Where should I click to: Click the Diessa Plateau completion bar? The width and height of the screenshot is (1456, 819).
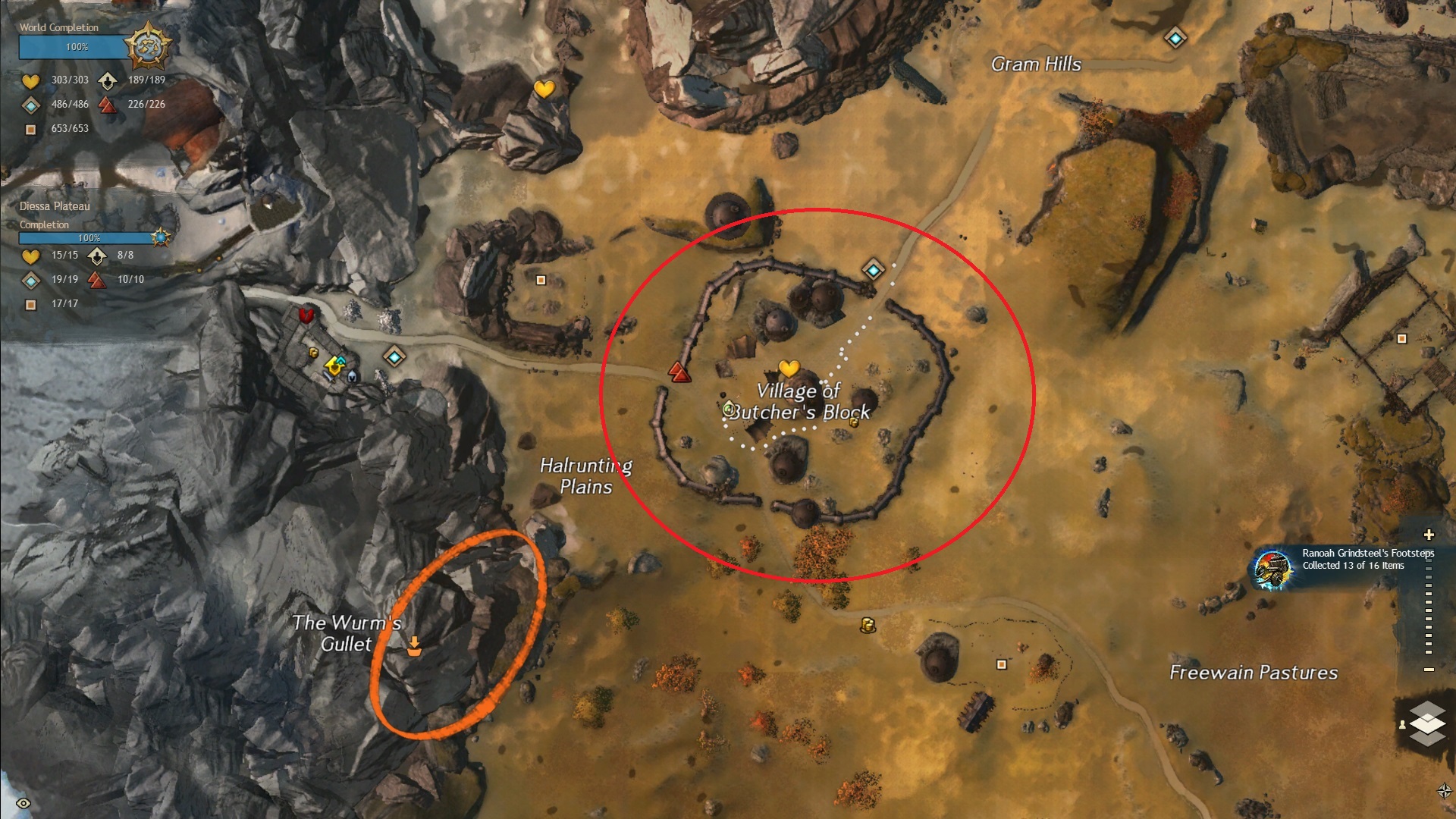(87, 238)
